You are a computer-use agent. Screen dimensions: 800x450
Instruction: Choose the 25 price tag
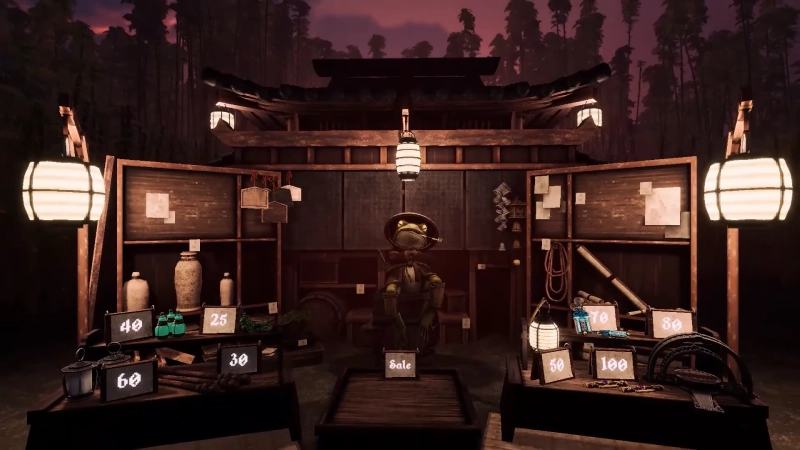point(220,320)
